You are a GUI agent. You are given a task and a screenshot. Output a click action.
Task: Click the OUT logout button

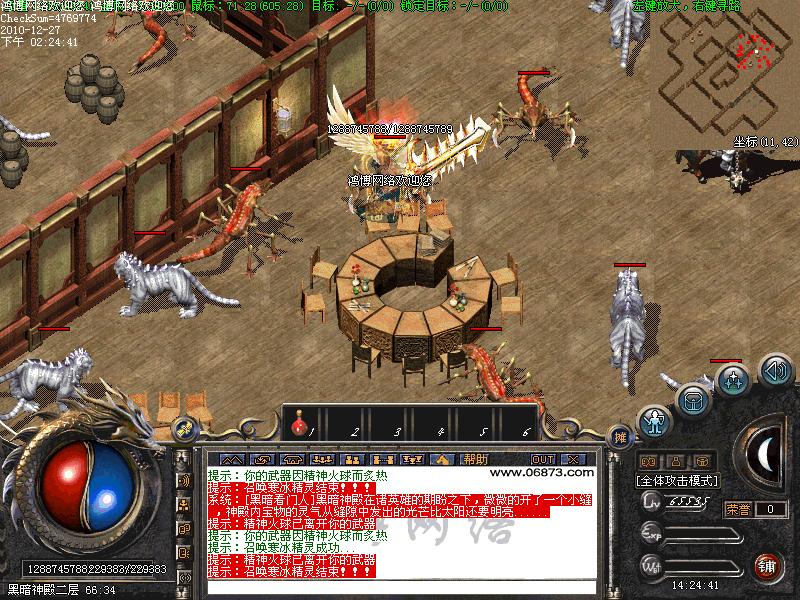click(543, 459)
